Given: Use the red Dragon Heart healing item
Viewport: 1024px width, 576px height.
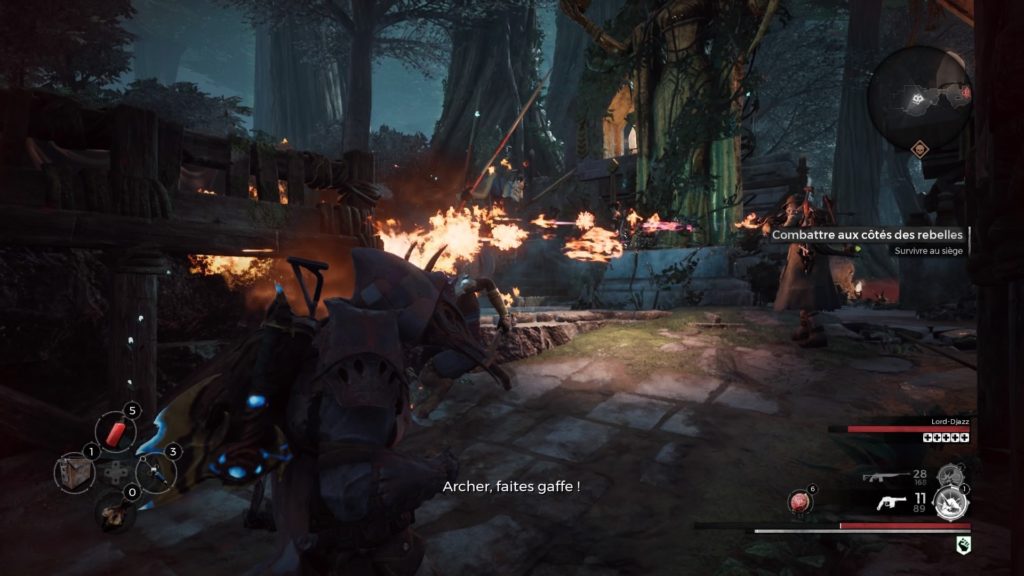Looking at the screenshot, I should [801, 500].
